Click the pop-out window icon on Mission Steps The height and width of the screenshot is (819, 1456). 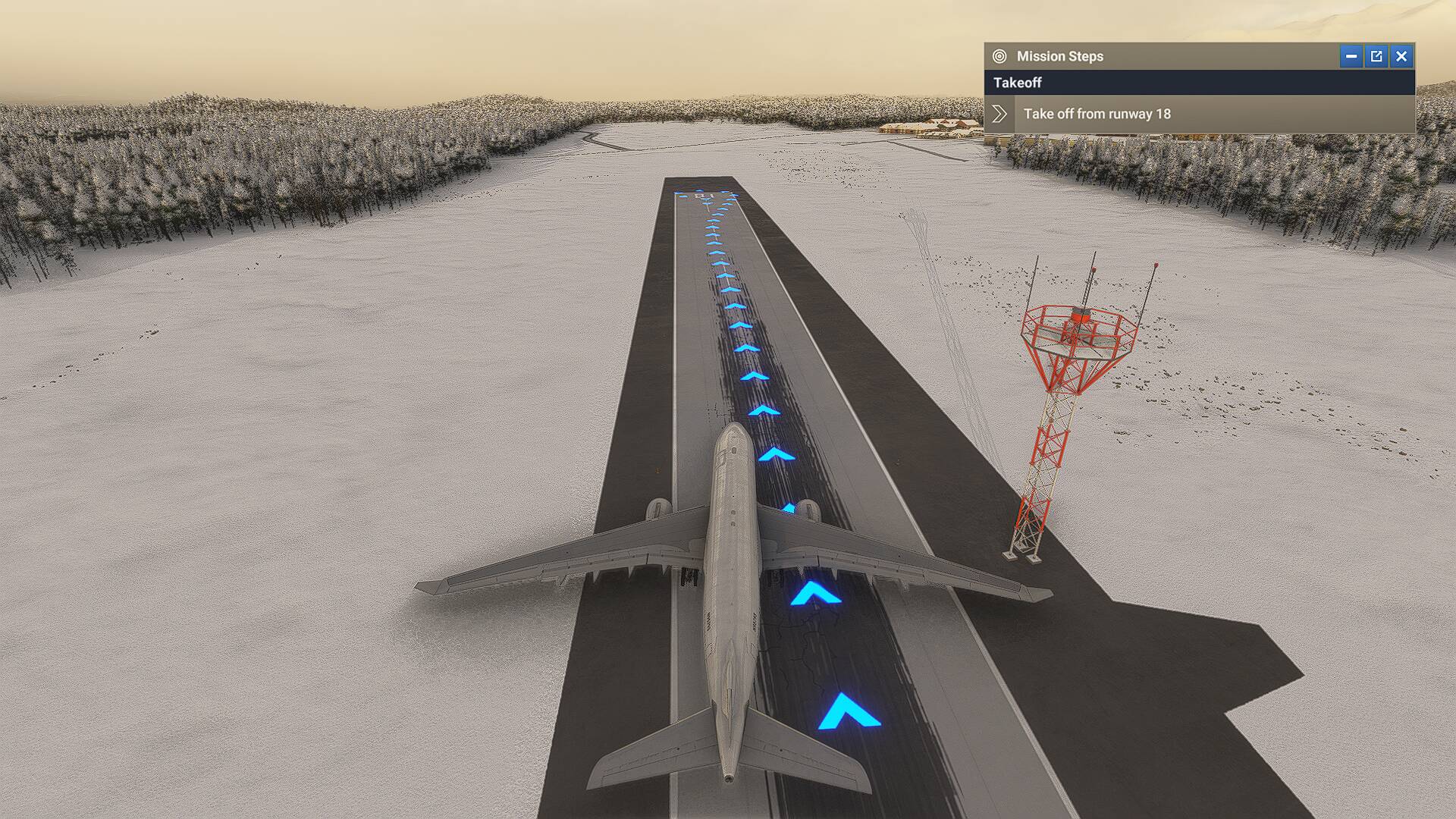(1376, 55)
